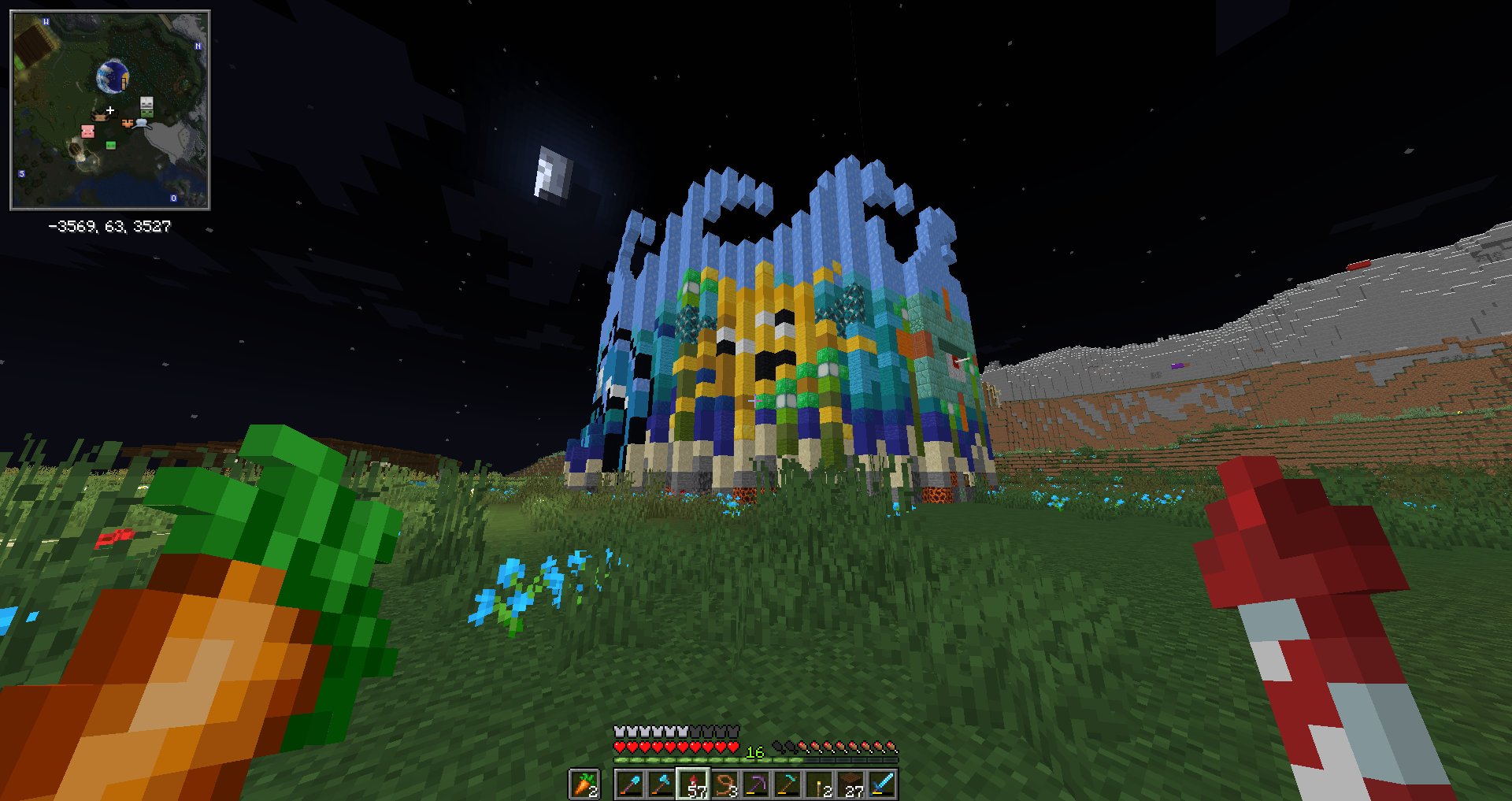Click the skeleton marker on minimap

pyautogui.click(x=146, y=103)
